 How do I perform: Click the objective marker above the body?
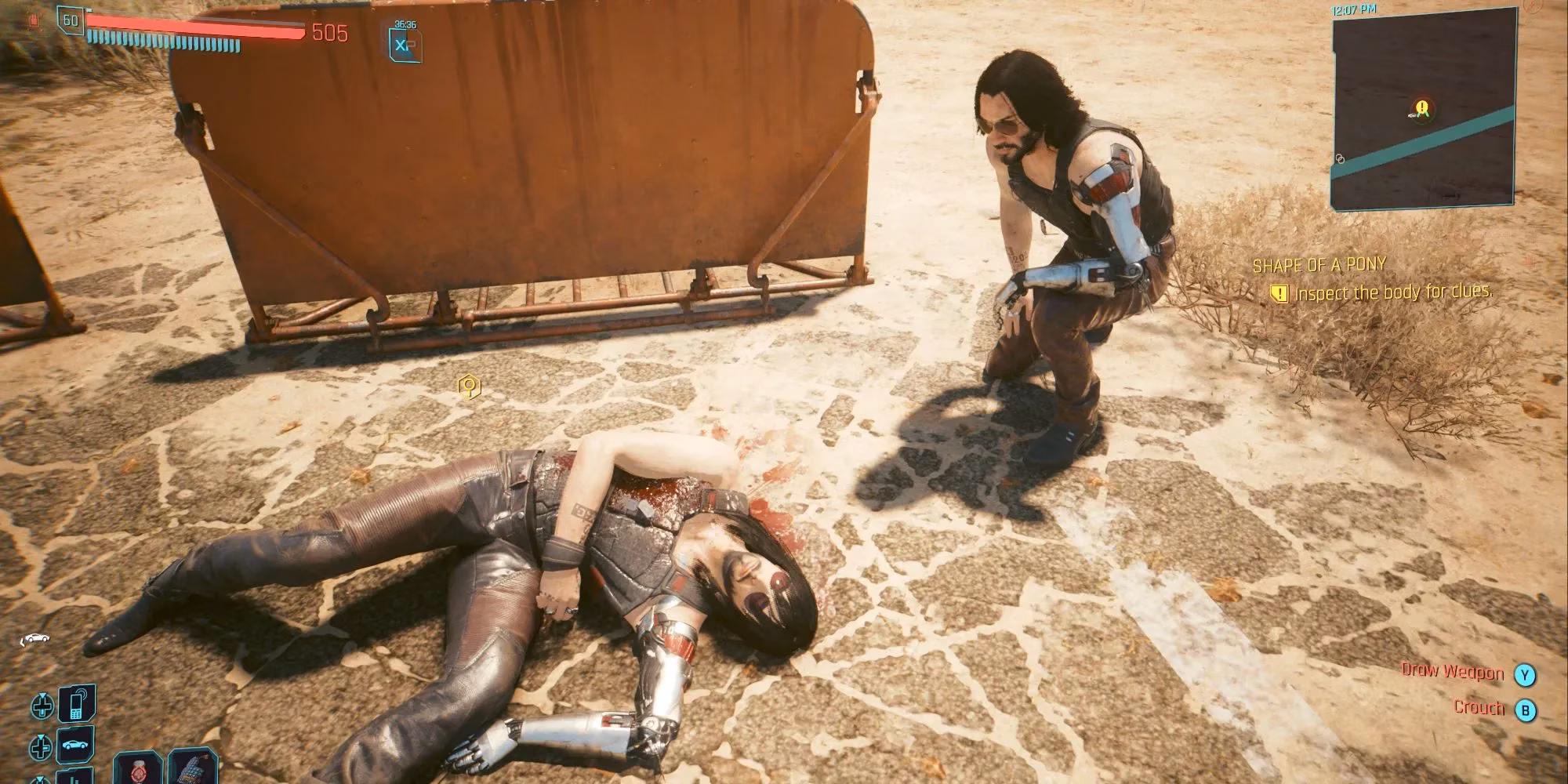469,387
